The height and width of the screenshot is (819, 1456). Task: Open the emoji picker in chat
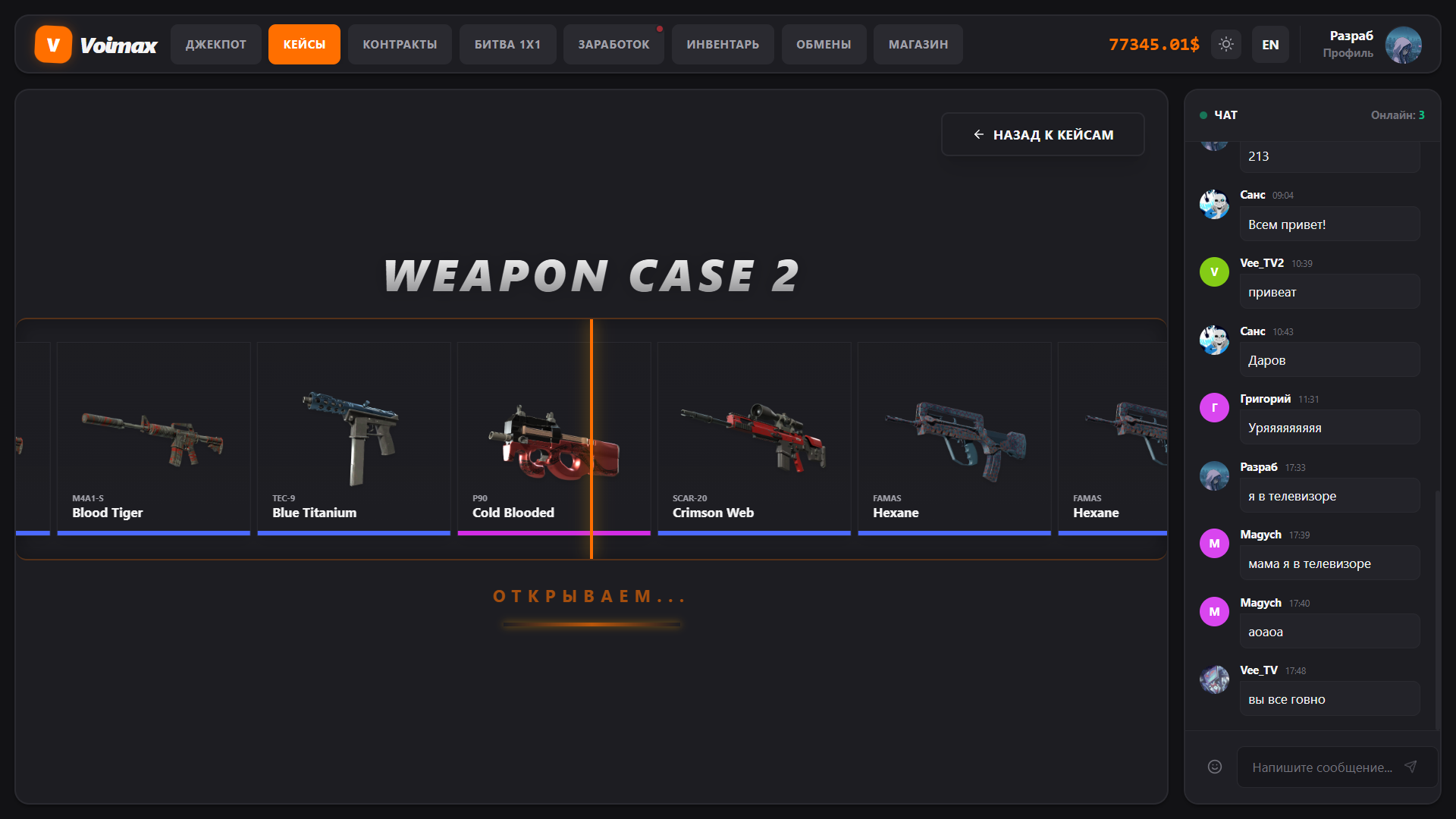click(x=1214, y=767)
